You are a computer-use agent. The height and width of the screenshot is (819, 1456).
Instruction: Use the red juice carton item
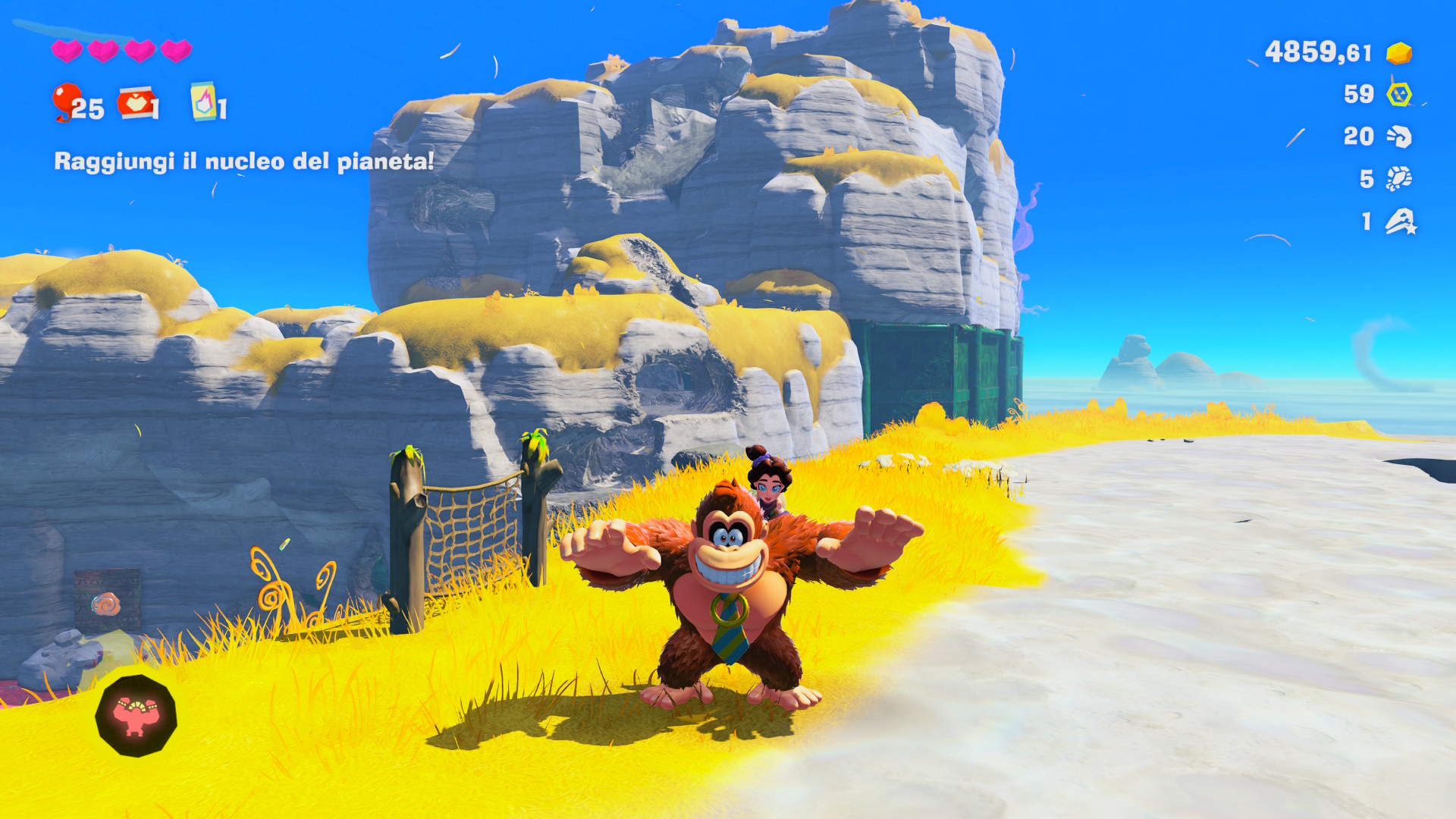pyautogui.click(x=136, y=104)
